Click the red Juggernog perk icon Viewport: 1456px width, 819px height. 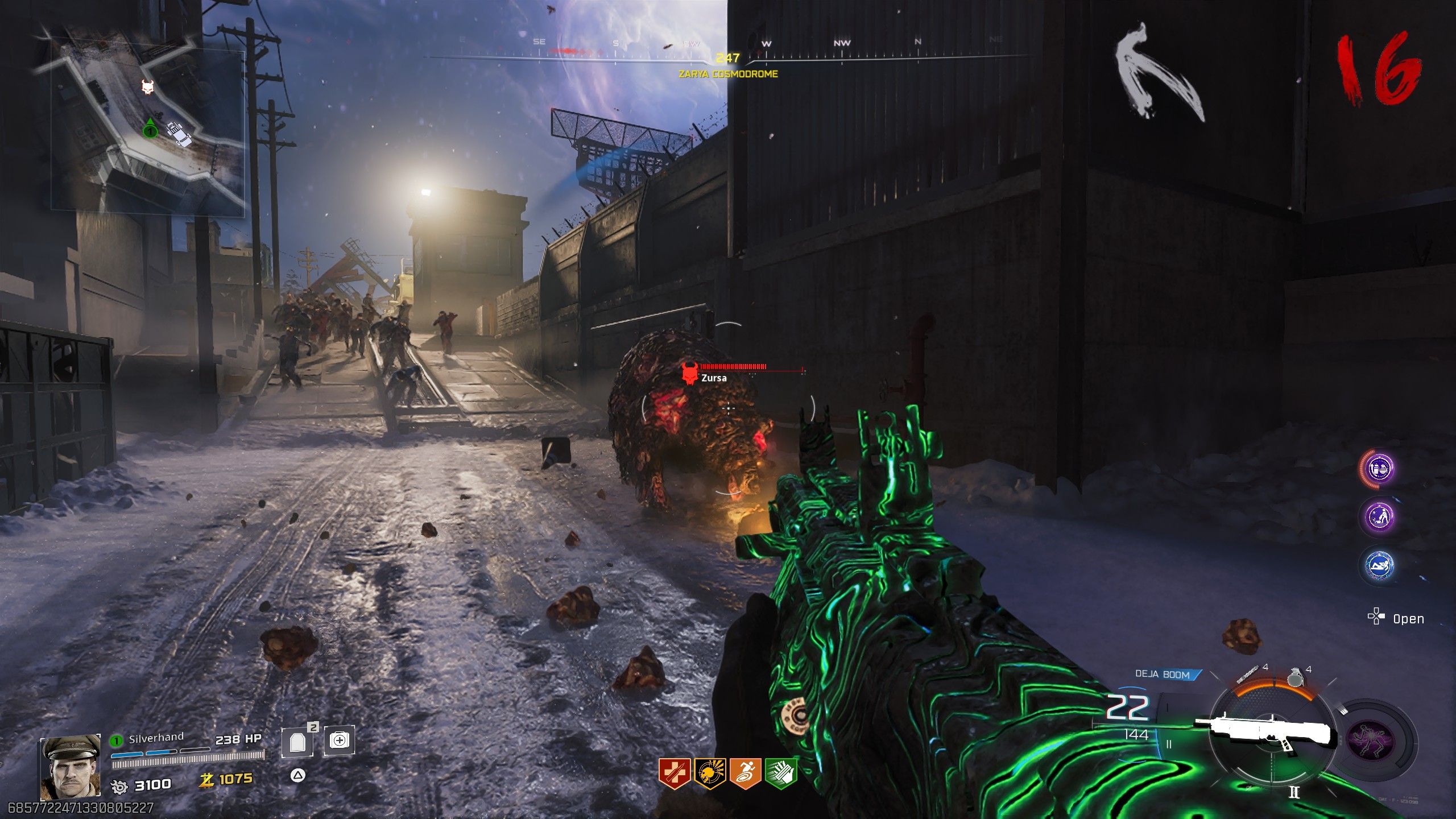pos(675,773)
